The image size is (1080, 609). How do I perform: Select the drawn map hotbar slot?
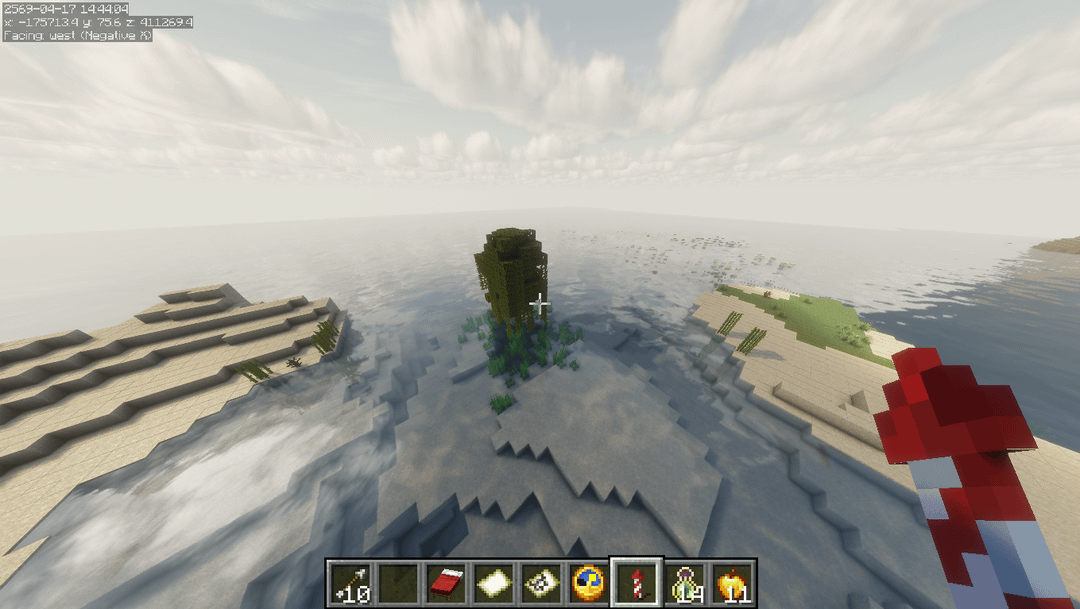coord(540,582)
